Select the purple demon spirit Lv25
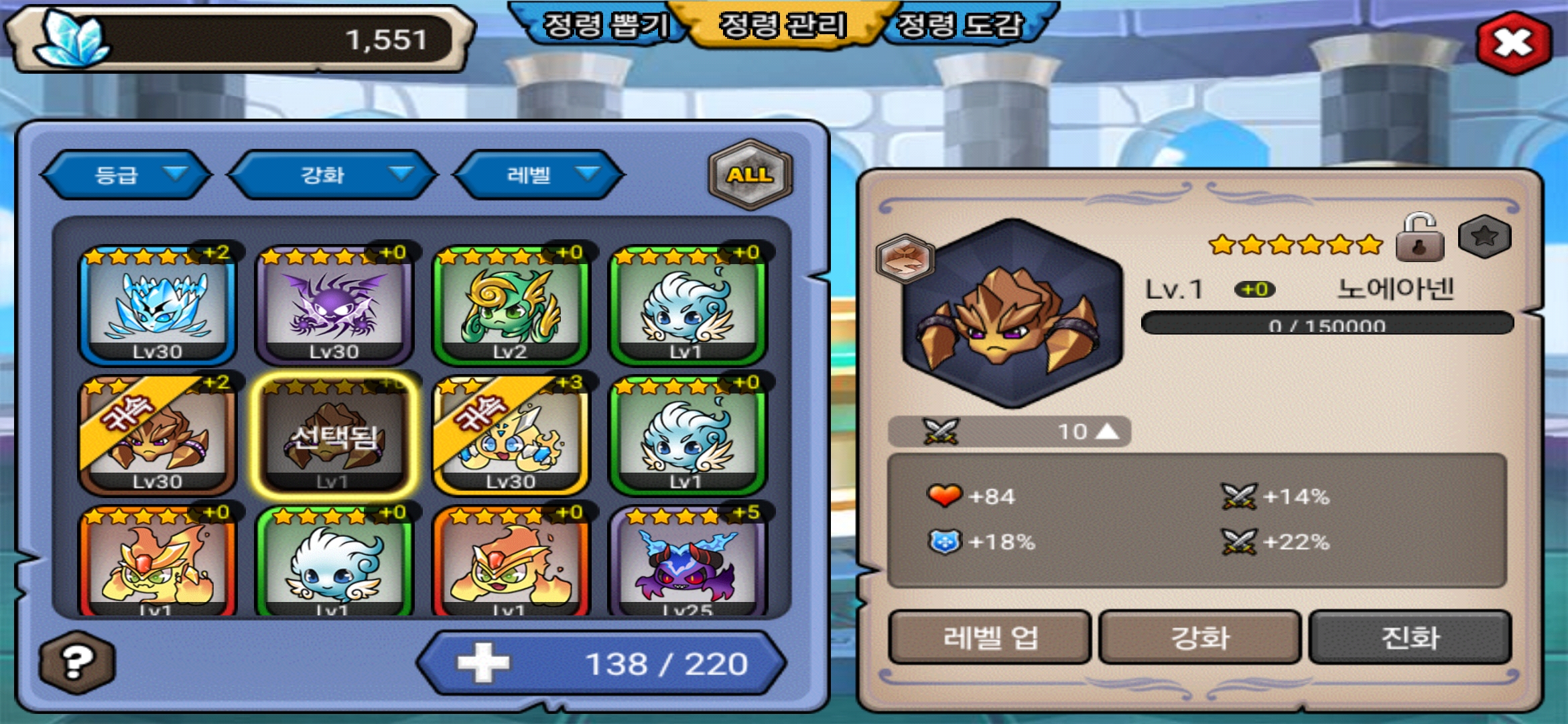The width and height of the screenshot is (1568, 724). [687, 563]
